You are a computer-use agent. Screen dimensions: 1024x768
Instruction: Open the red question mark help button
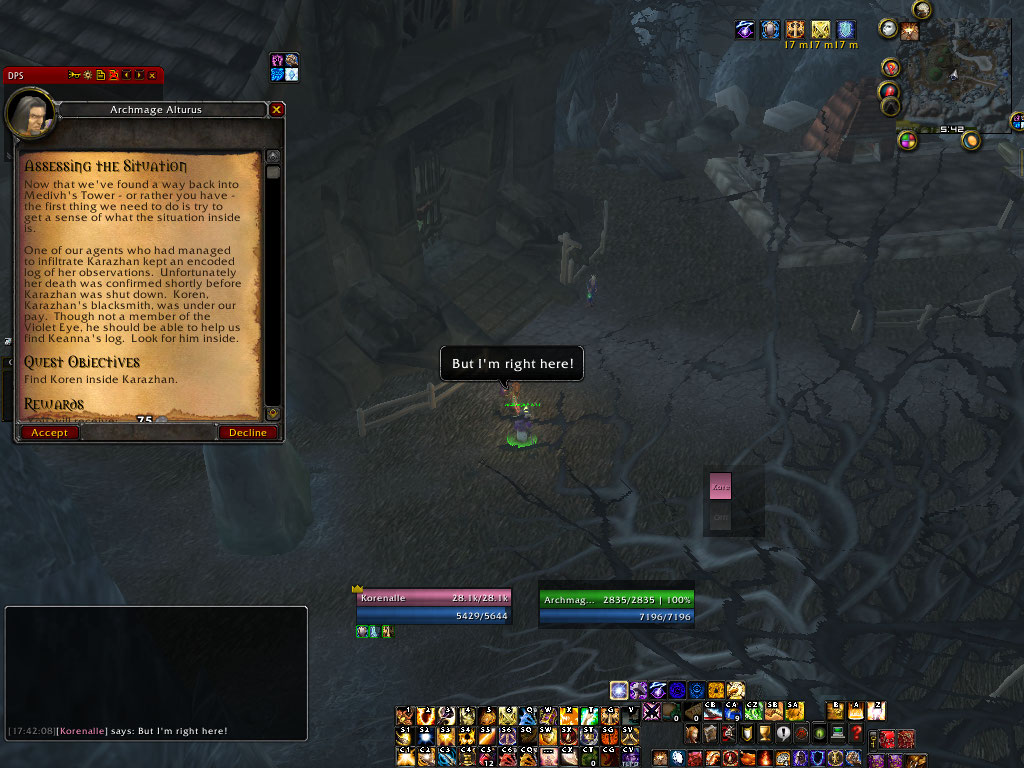pyautogui.click(x=856, y=734)
